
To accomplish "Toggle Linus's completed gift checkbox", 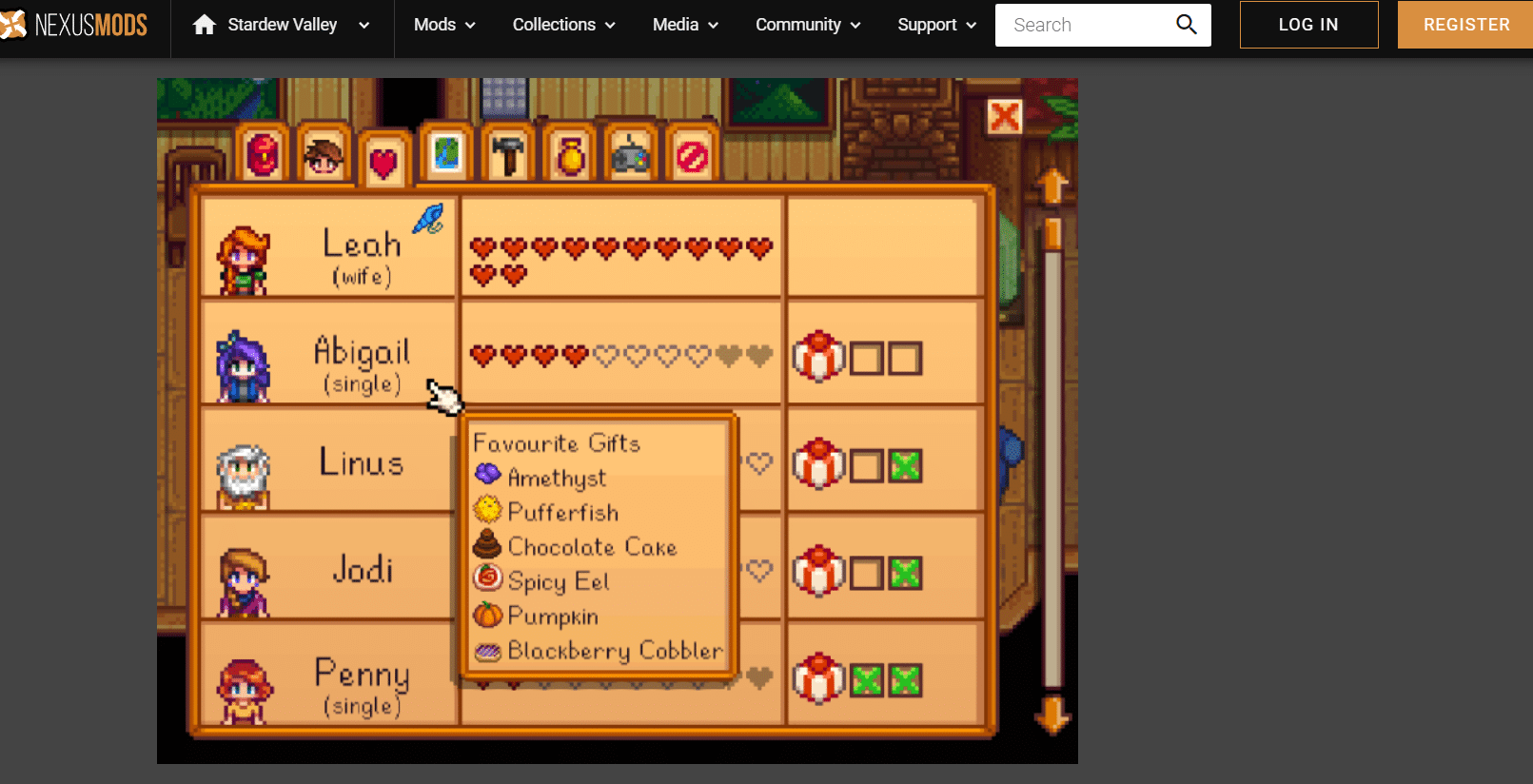I will (904, 465).
